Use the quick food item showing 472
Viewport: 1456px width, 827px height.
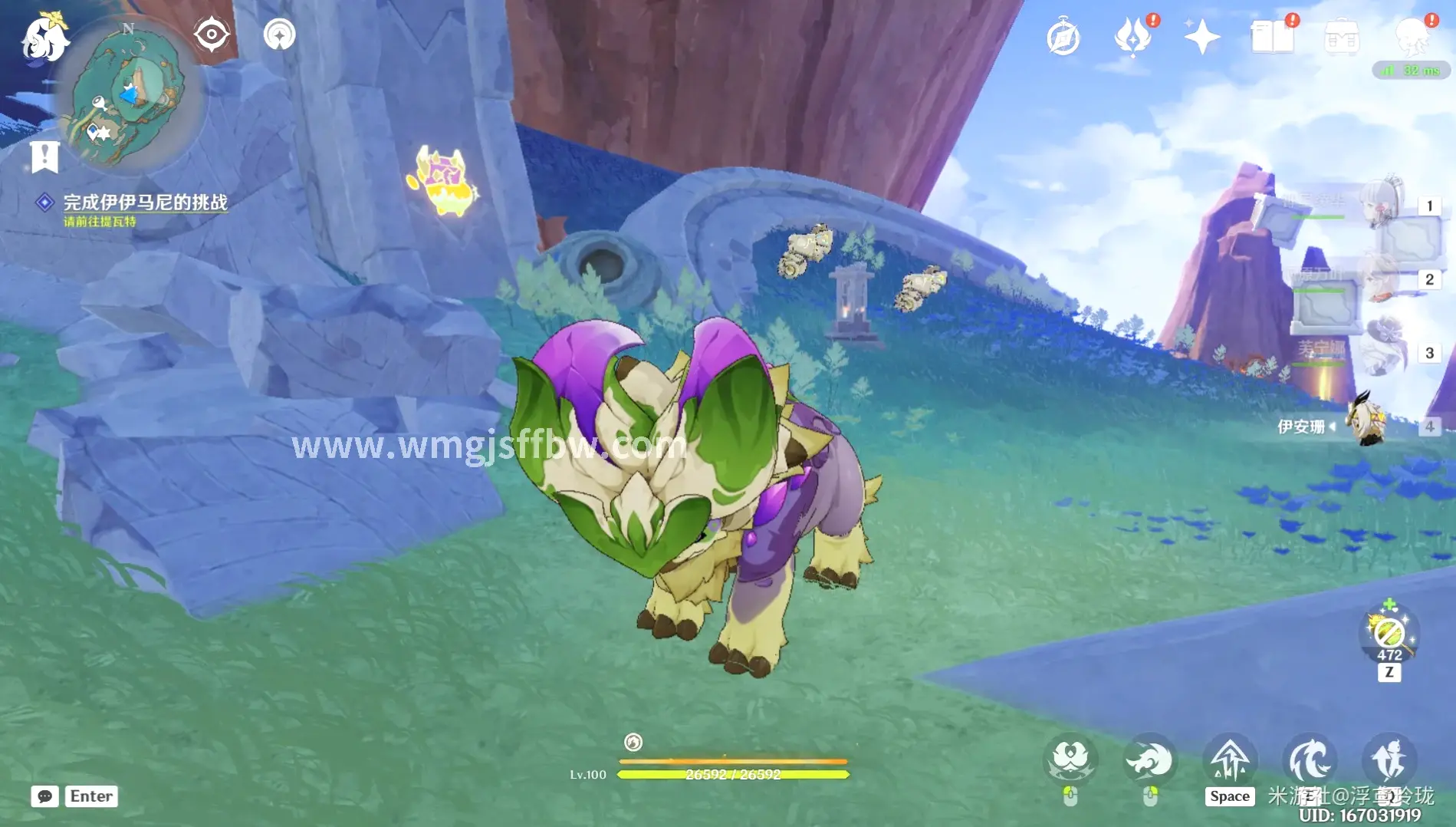[1389, 634]
